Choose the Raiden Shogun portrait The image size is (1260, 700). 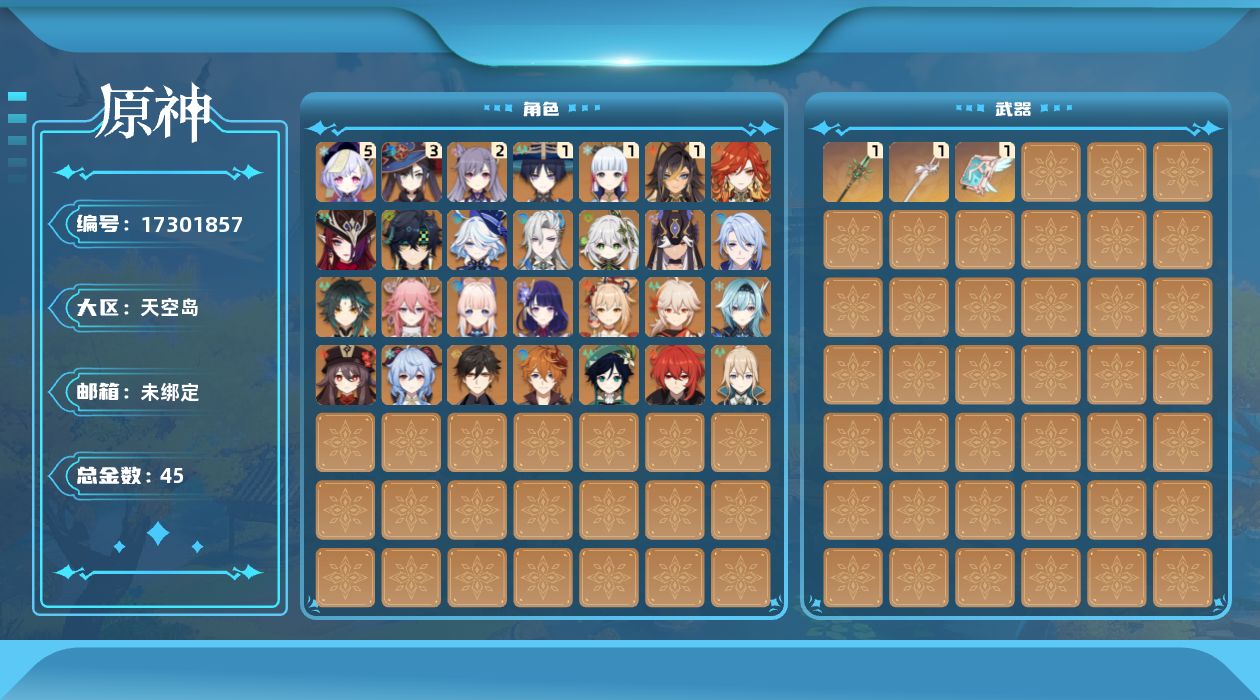click(543, 307)
